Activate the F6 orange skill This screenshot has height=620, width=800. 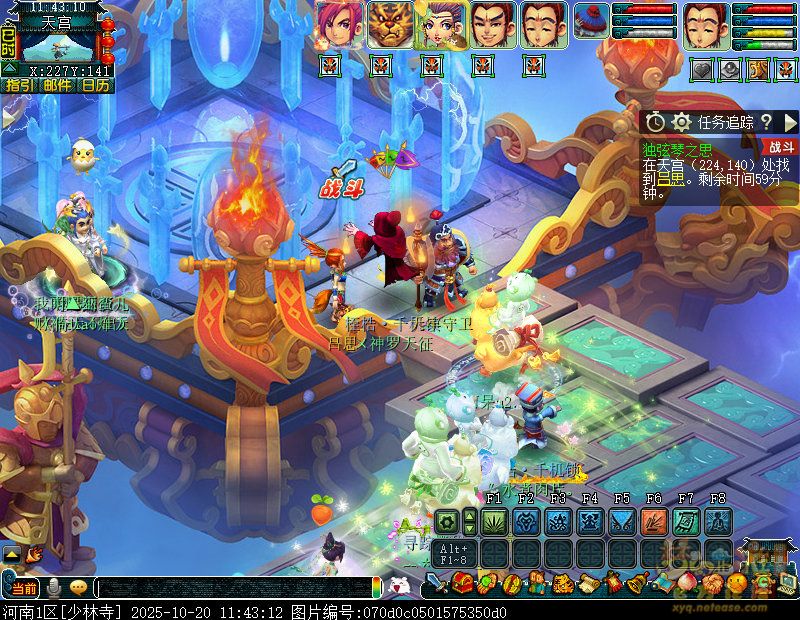point(654,521)
